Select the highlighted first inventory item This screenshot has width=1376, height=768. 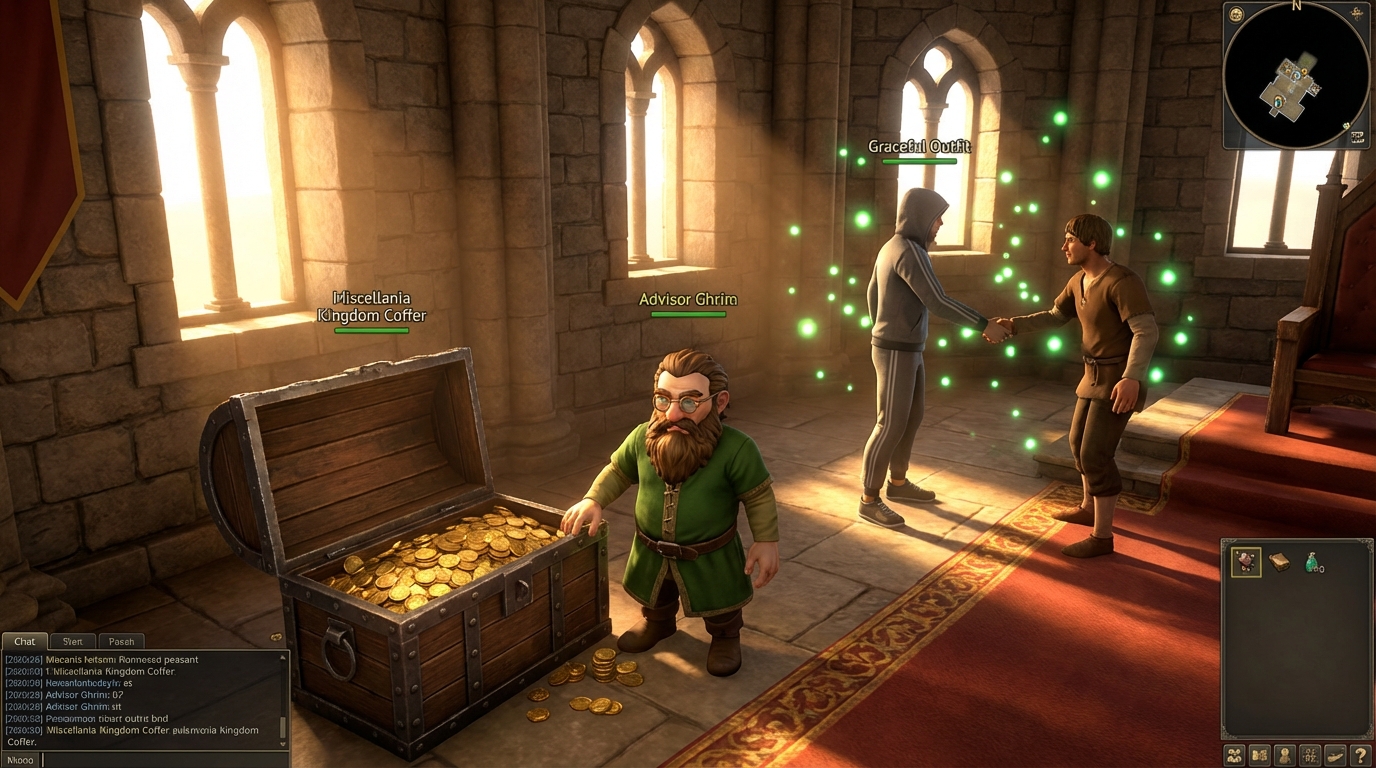coord(1246,562)
